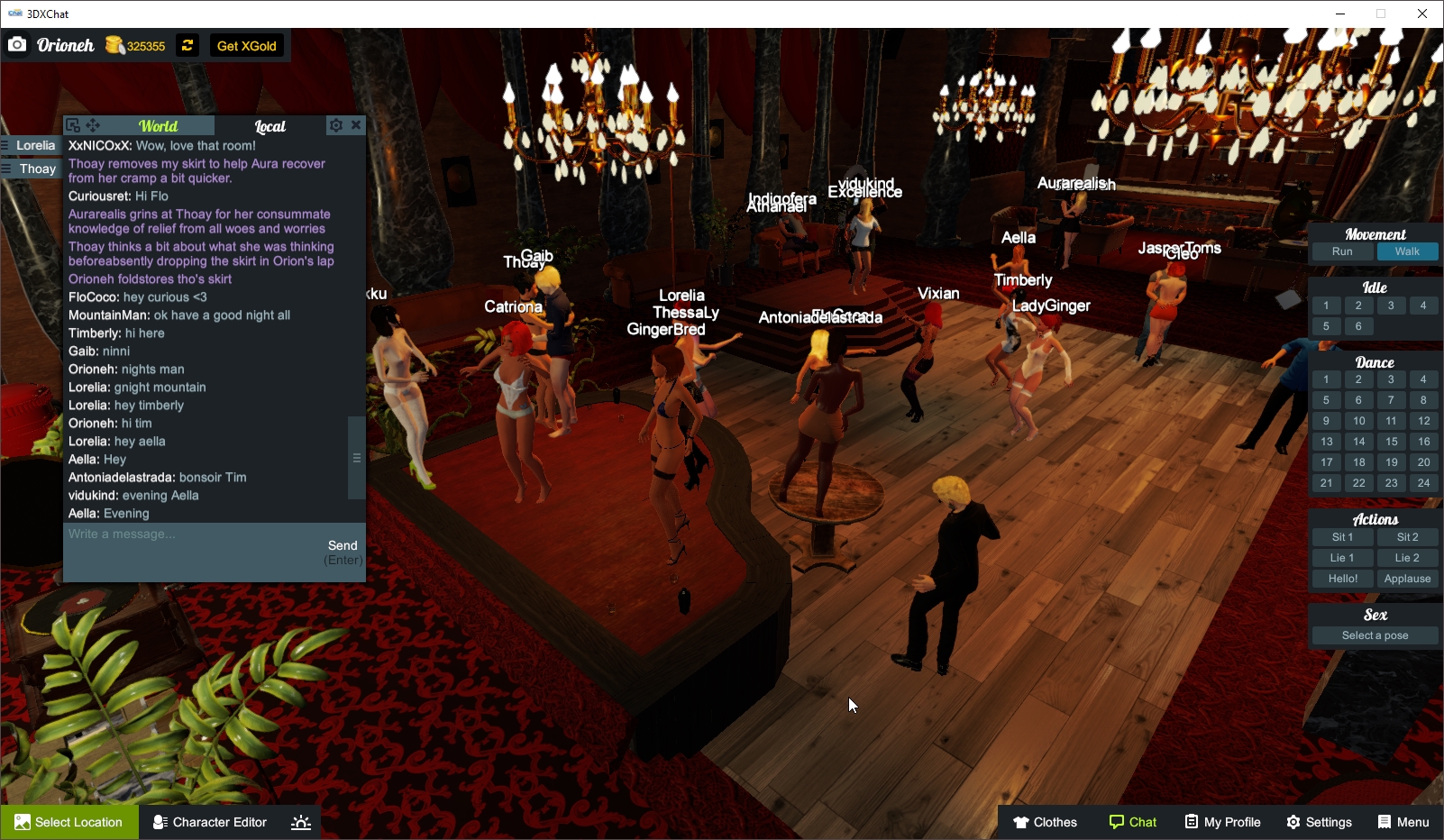Open Clothes with the shirt icon
1444x840 pixels.
click(x=1046, y=822)
